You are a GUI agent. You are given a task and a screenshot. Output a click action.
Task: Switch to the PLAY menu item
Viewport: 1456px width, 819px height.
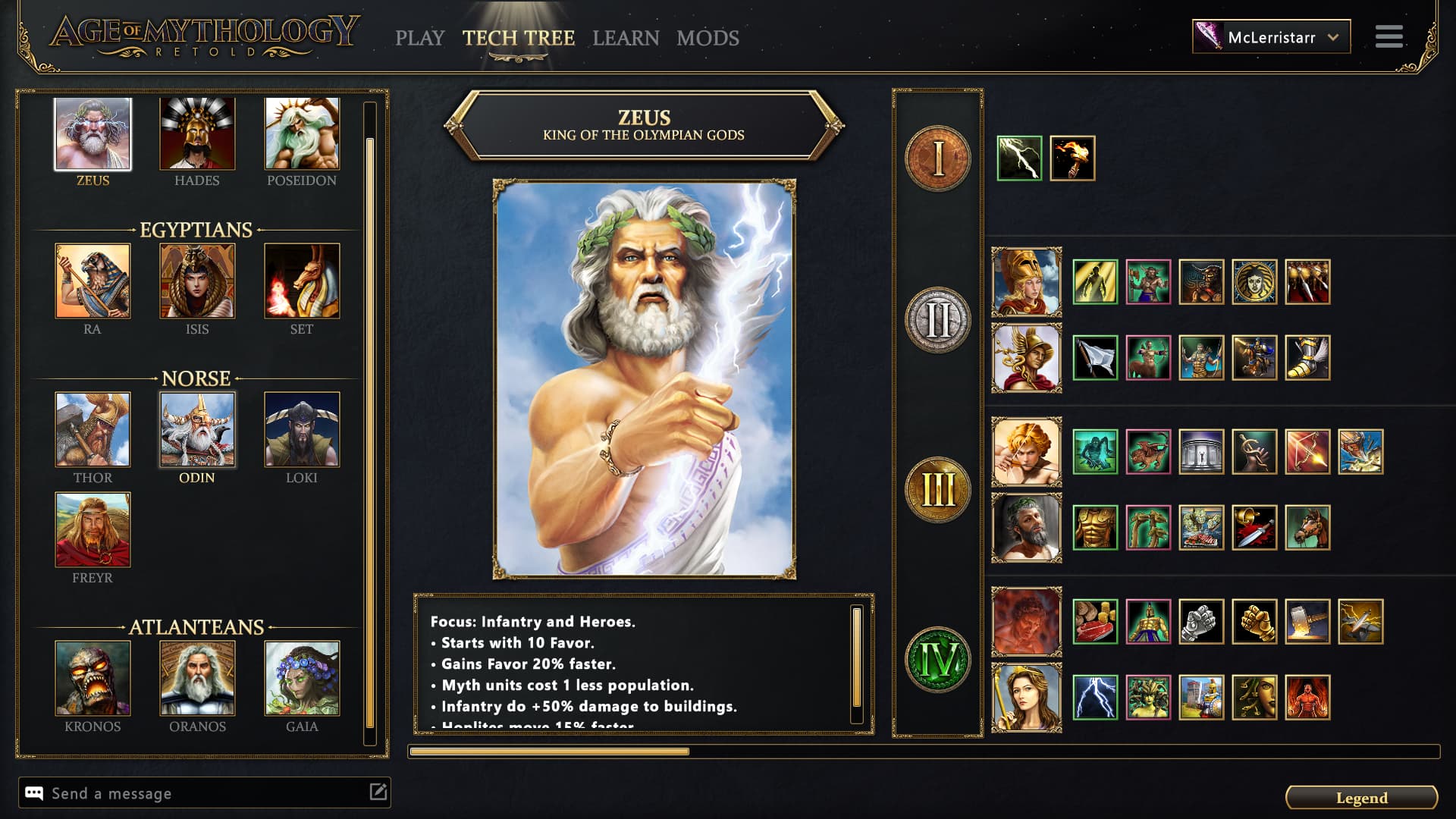pyautogui.click(x=421, y=38)
